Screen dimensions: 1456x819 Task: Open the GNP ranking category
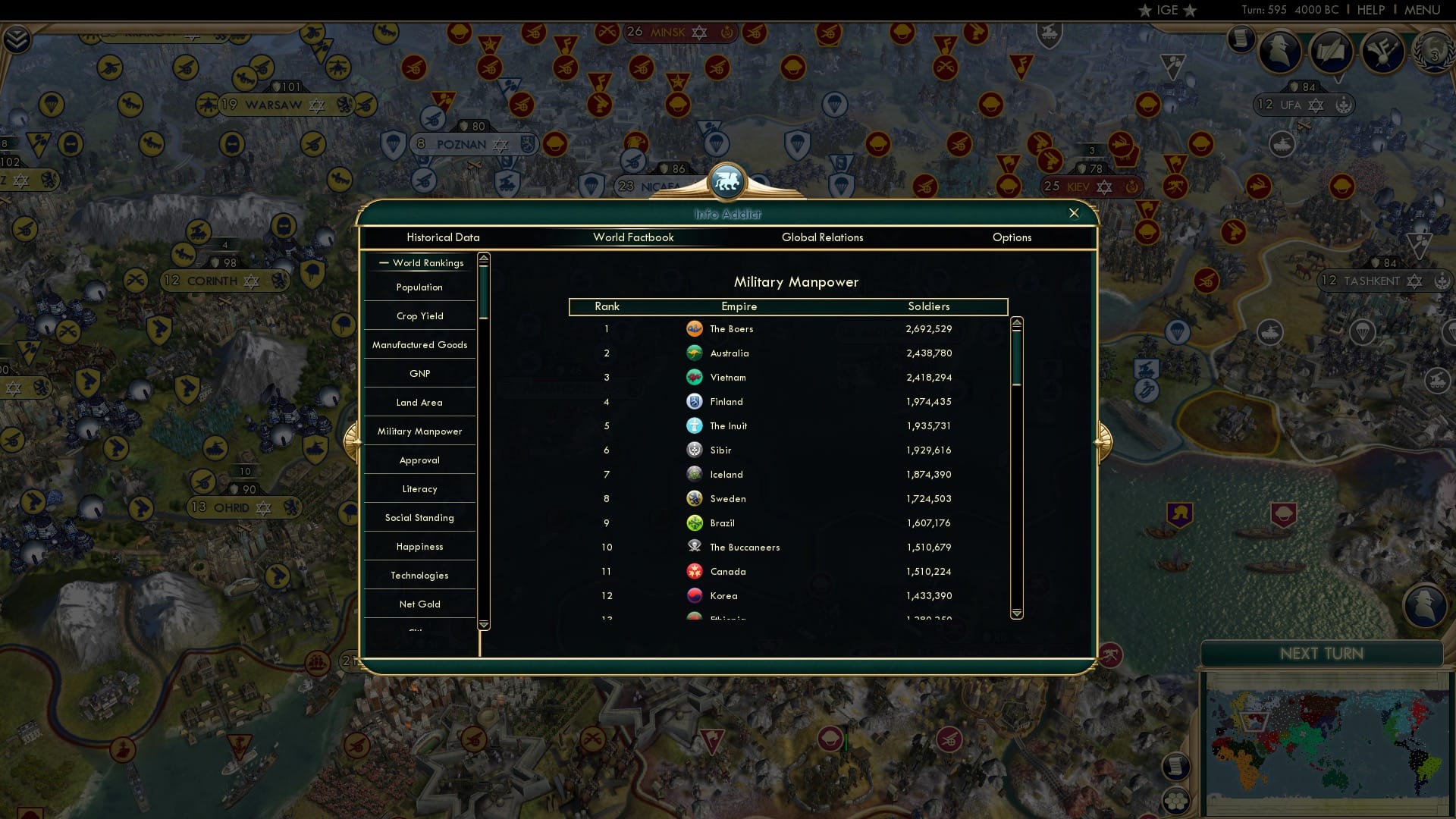(419, 373)
